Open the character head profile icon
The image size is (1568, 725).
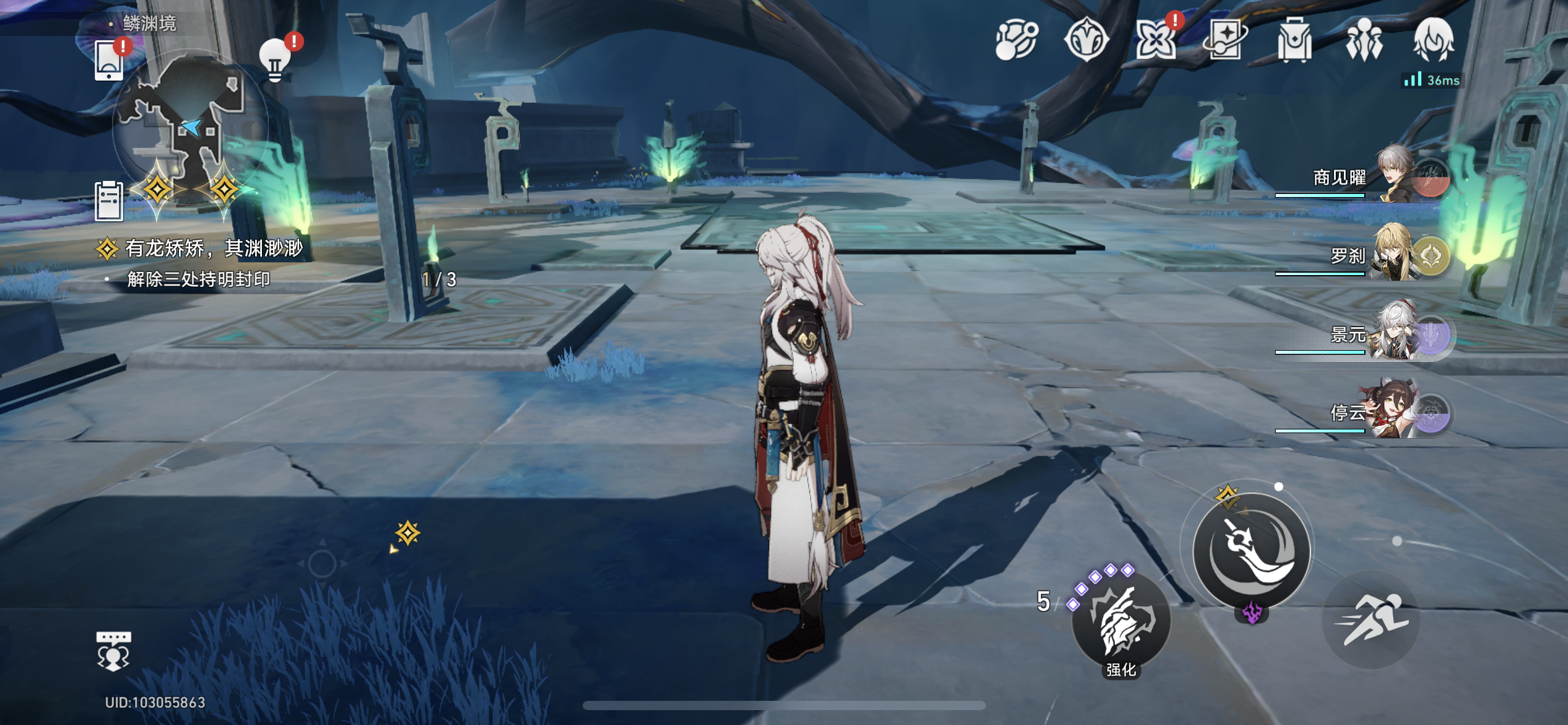coord(1434,40)
